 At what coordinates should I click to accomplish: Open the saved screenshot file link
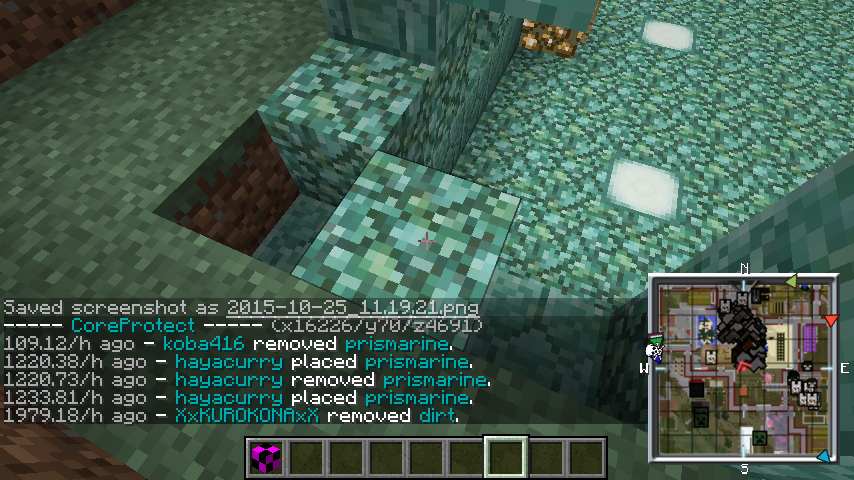pos(353,307)
